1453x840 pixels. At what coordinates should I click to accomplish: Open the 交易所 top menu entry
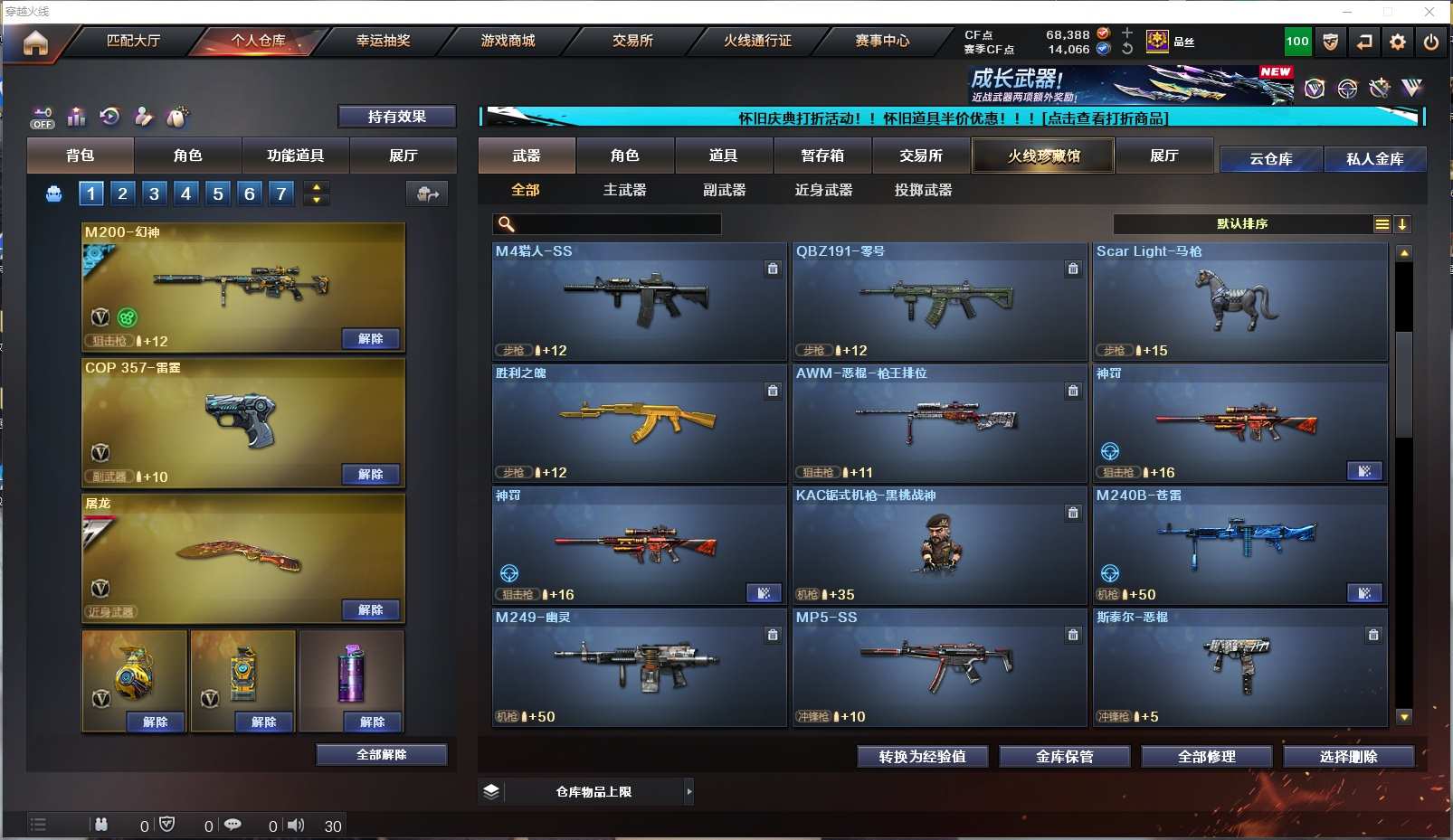(632, 41)
